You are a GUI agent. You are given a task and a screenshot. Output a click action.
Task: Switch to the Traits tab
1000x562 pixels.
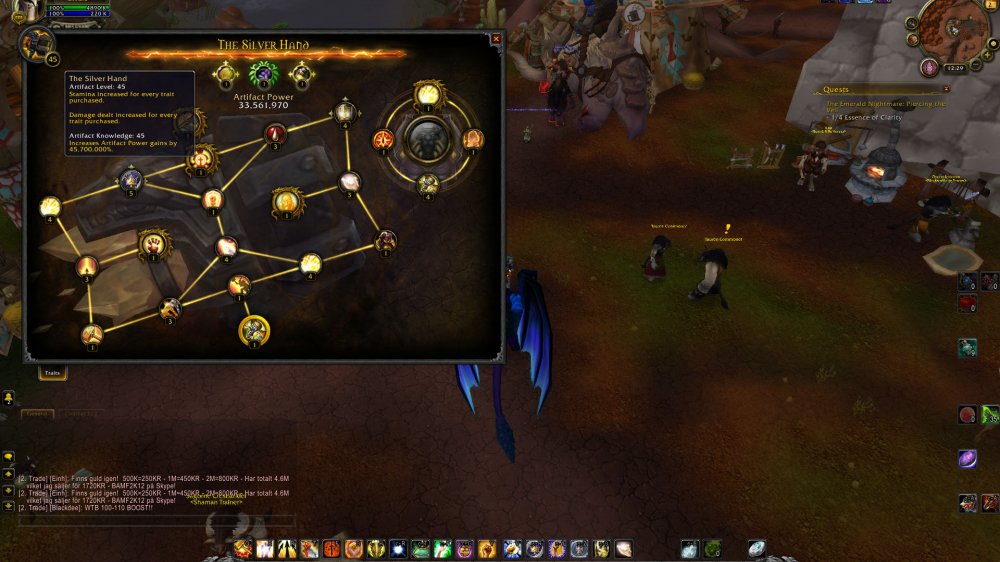[52, 373]
